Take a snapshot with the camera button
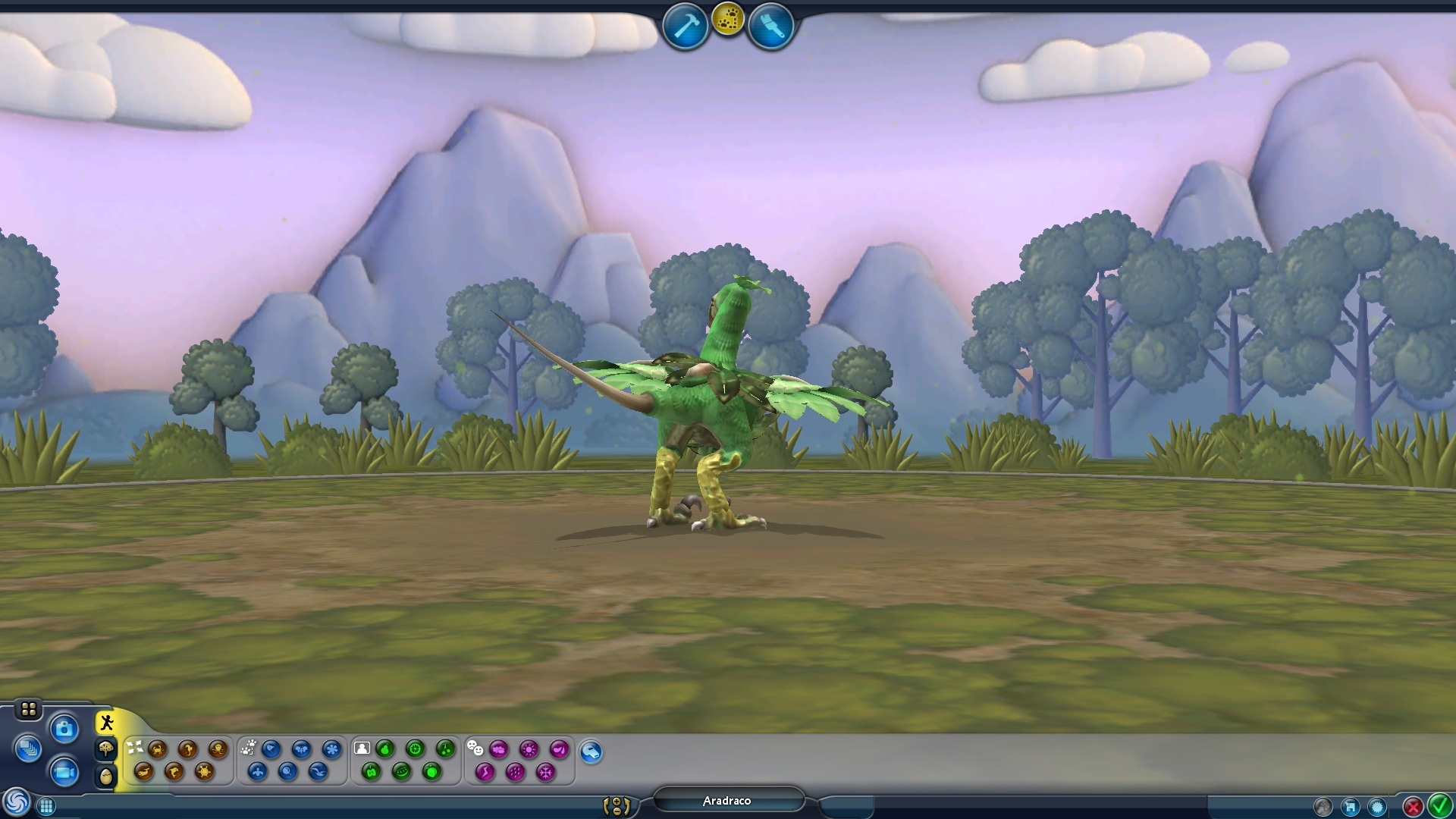Viewport: 1456px width, 819px height. coord(64,730)
